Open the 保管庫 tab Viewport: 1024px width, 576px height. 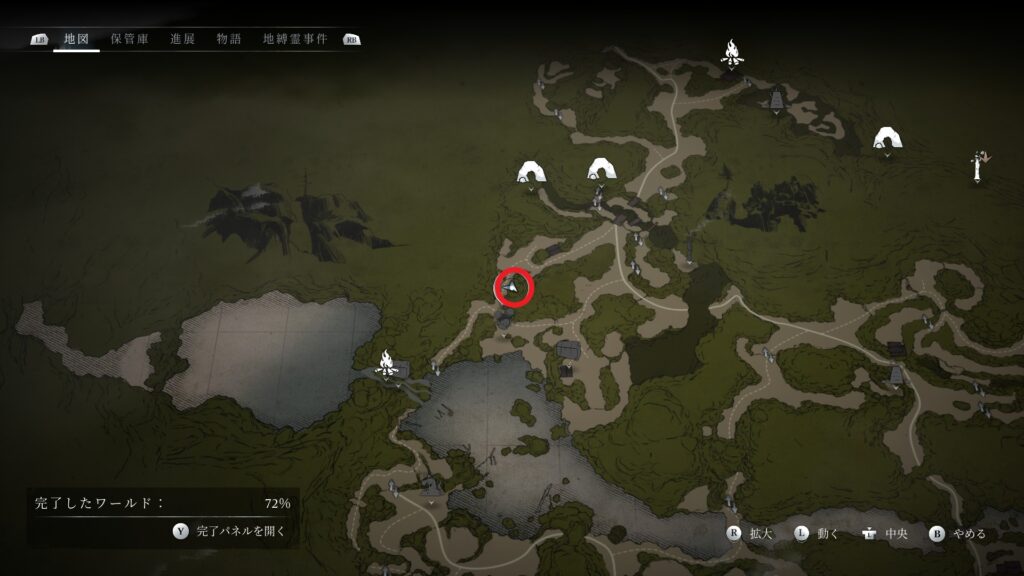click(x=130, y=40)
